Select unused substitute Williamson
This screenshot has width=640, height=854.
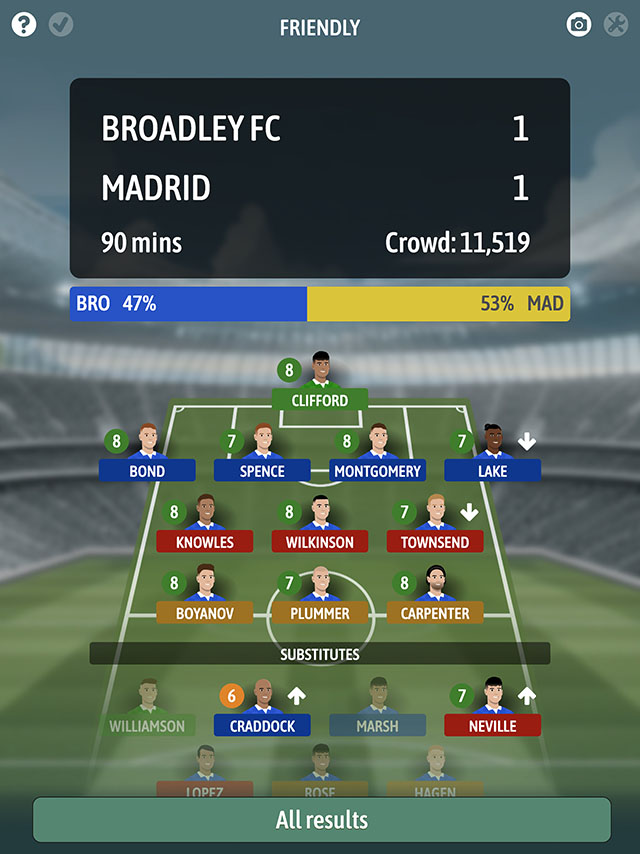(x=147, y=725)
